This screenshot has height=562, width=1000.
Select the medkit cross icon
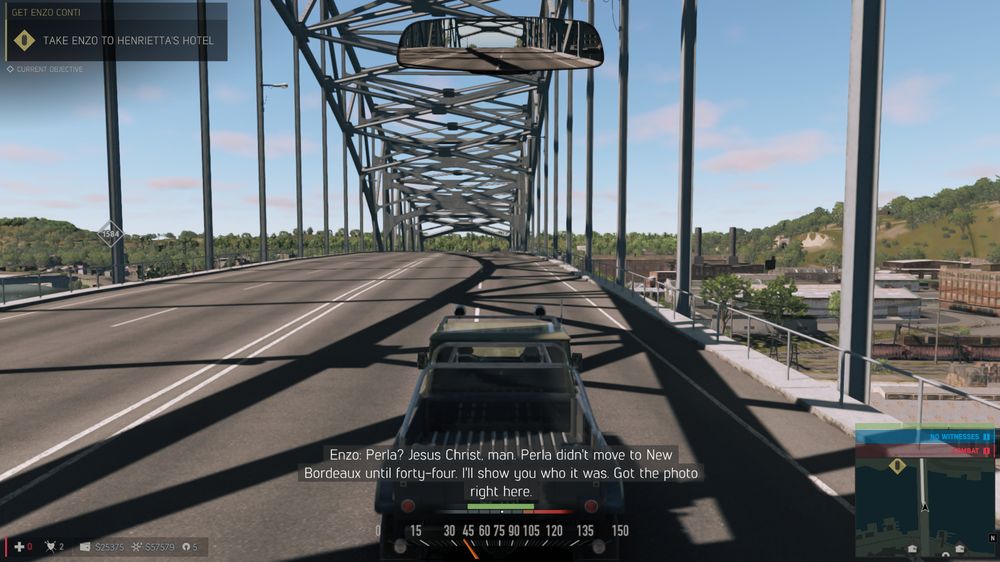point(19,547)
